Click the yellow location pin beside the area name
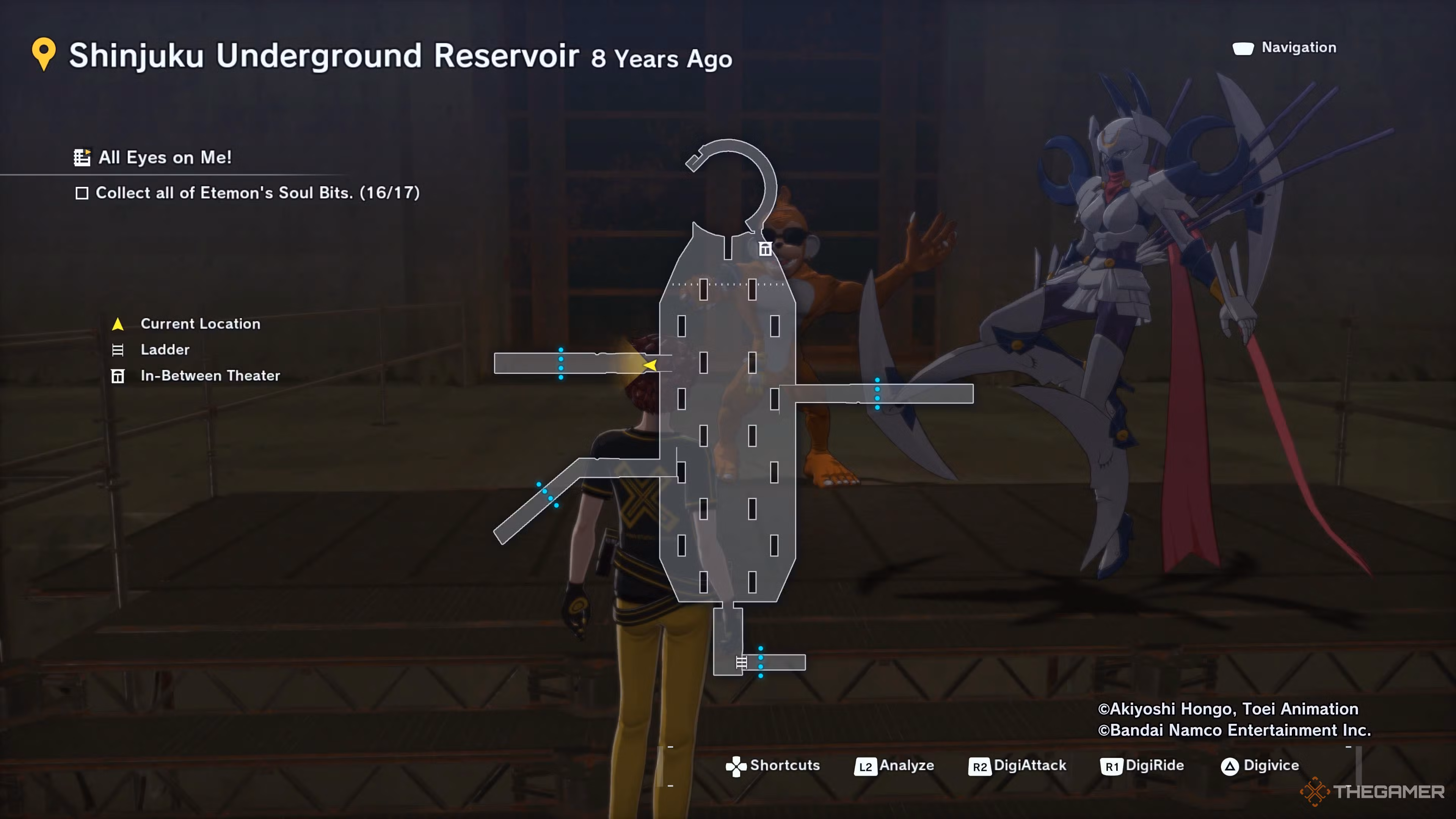 (x=44, y=54)
